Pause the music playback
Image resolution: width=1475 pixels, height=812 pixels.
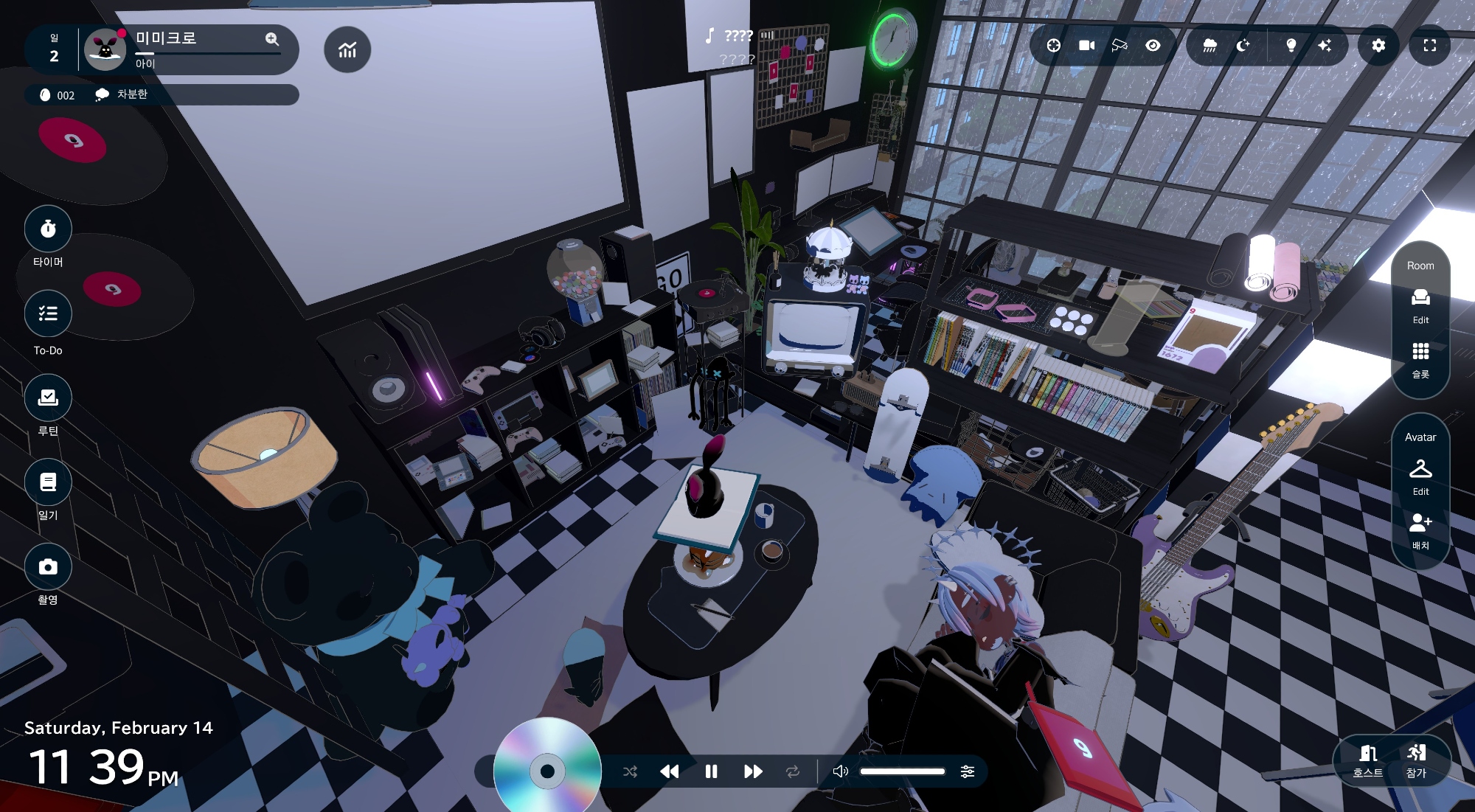(x=711, y=771)
